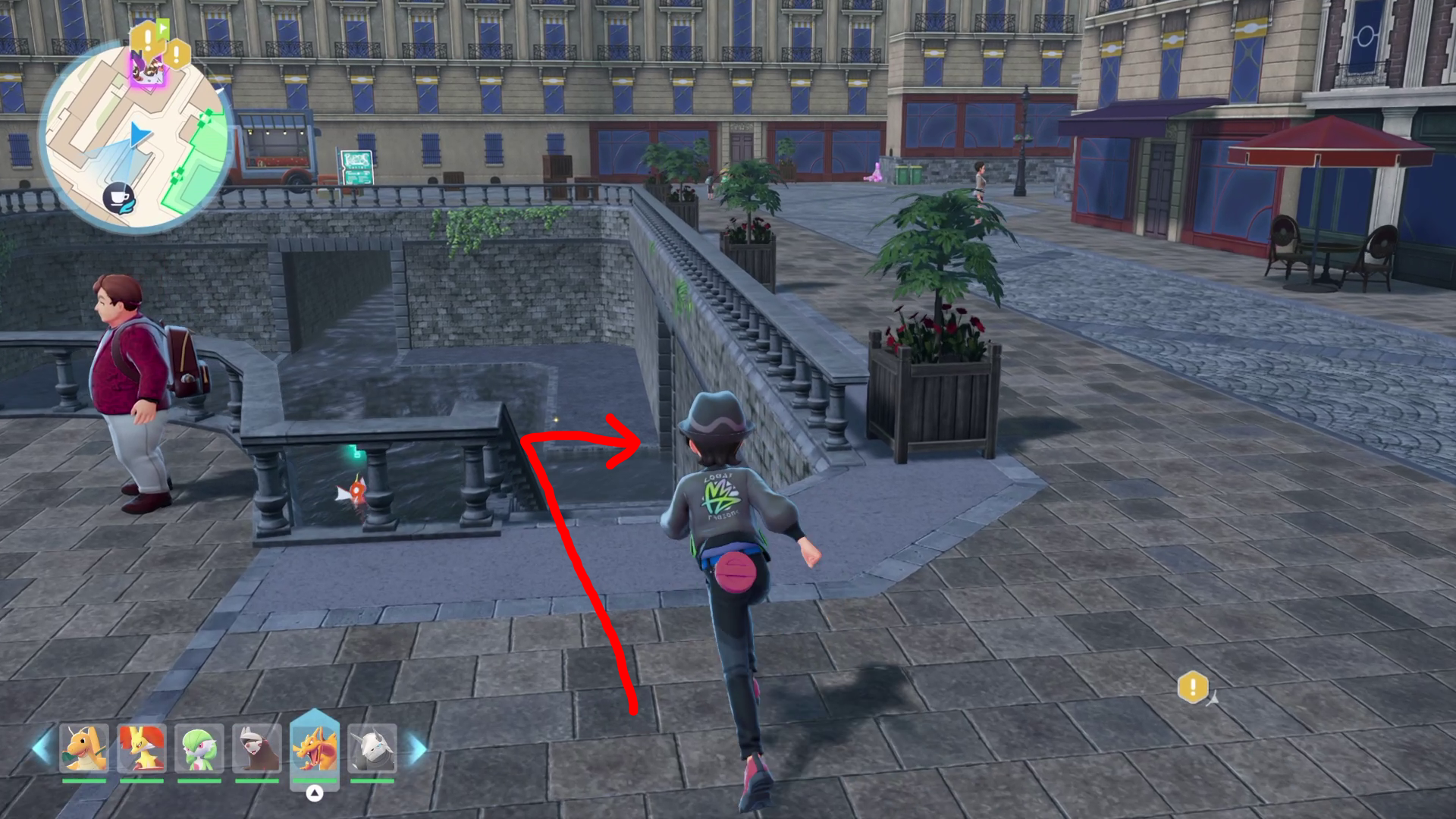Image resolution: width=1456 pixels, height=819 pixels.
Task: Choose Delphox from the party lineup
Action: [142, 748]
